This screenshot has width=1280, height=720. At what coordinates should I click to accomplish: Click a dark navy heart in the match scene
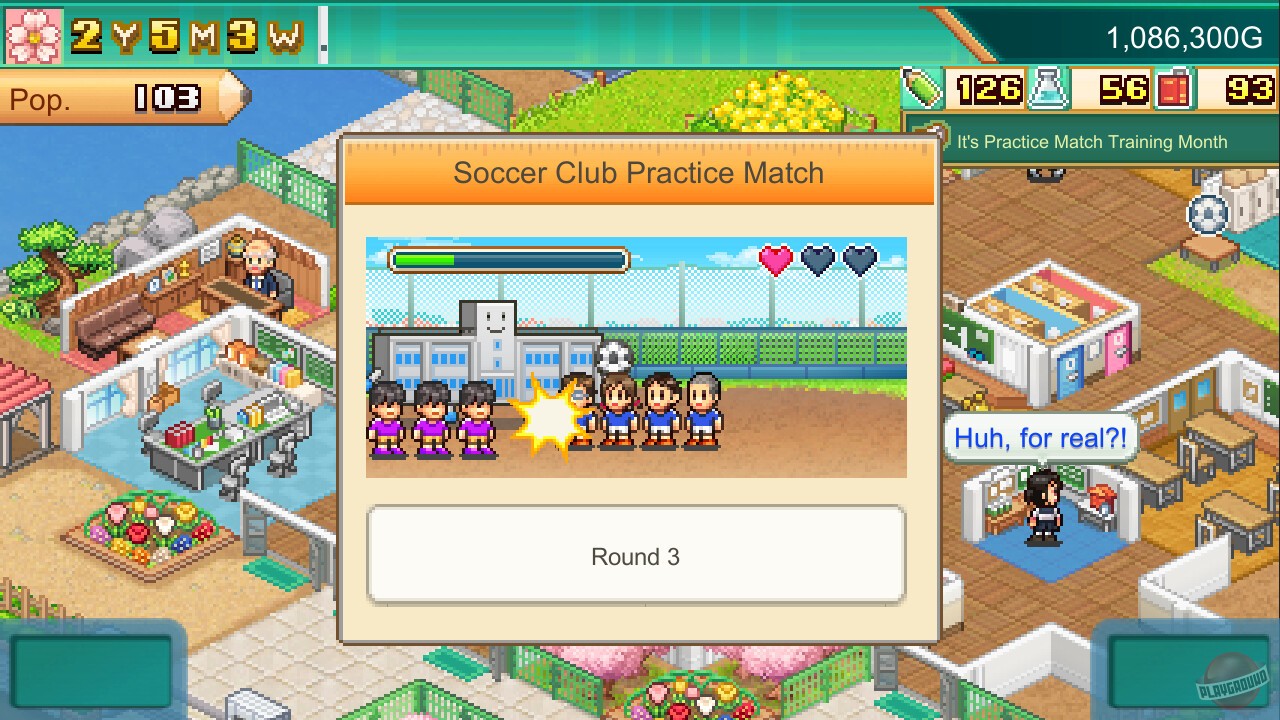[819, 261]
